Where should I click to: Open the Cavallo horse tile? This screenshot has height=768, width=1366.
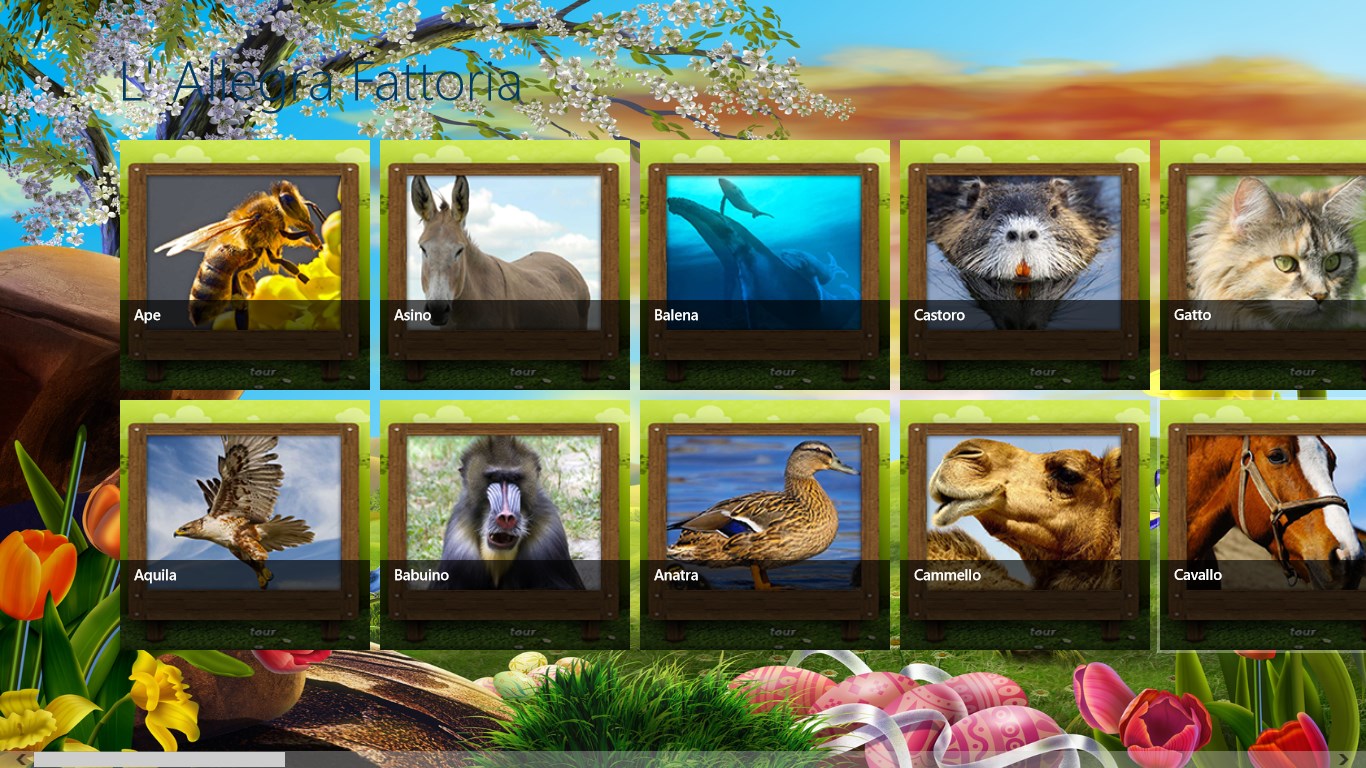[x=1264, y=524]
